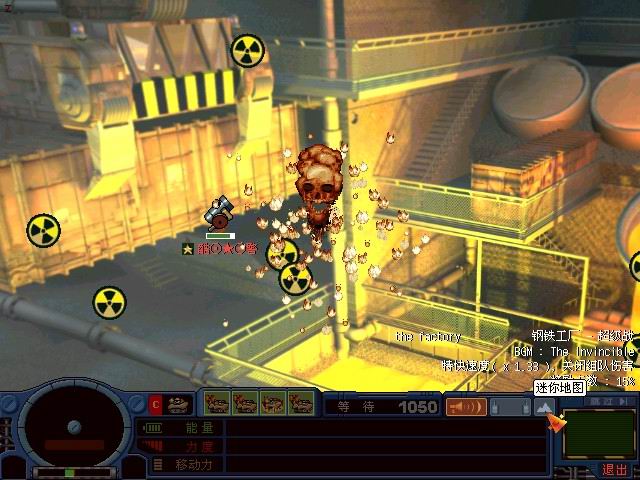This screenshot has width=640, height=480.
Task: Click the green minimap display panel
Action: click(x=600, y=435)
